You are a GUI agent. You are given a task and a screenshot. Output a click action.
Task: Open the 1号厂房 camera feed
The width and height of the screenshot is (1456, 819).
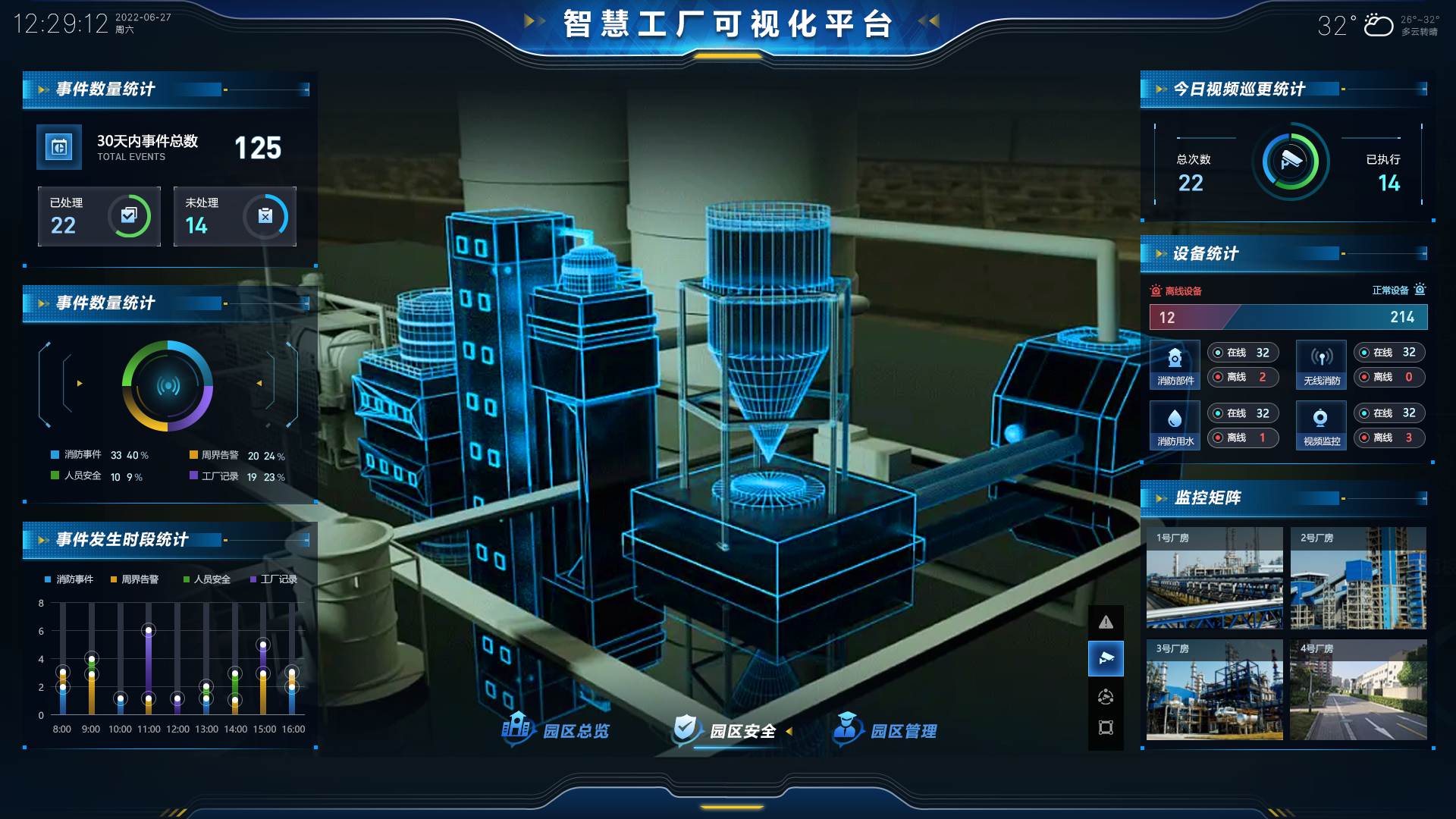tap(1214, 579)
